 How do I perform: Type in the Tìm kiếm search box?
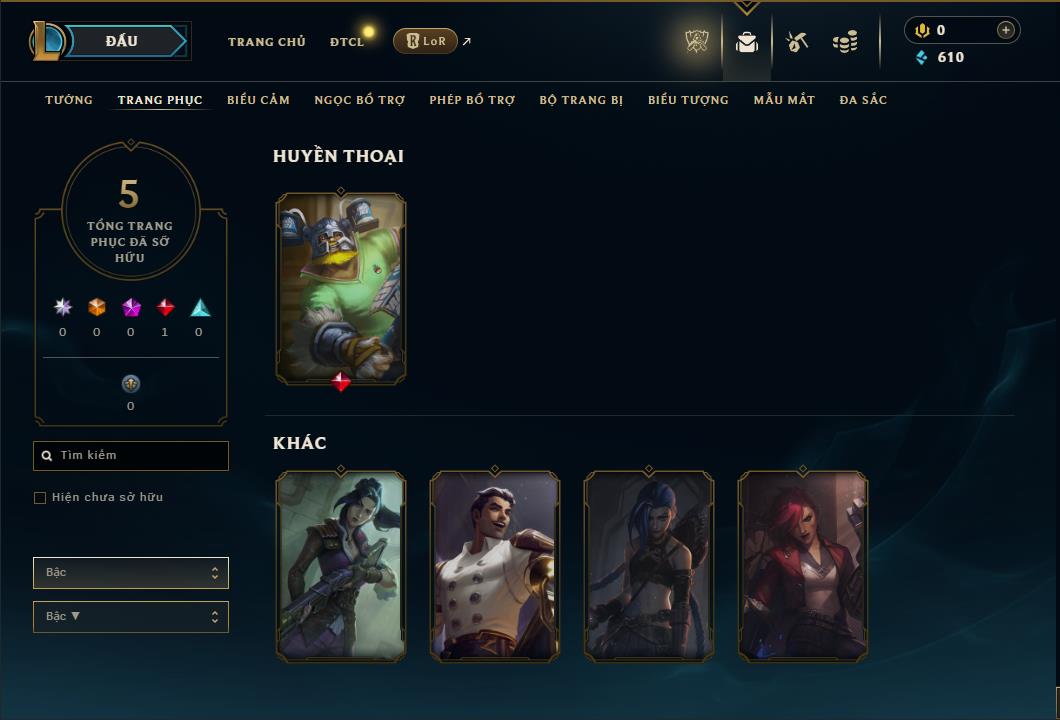[140, 456]
